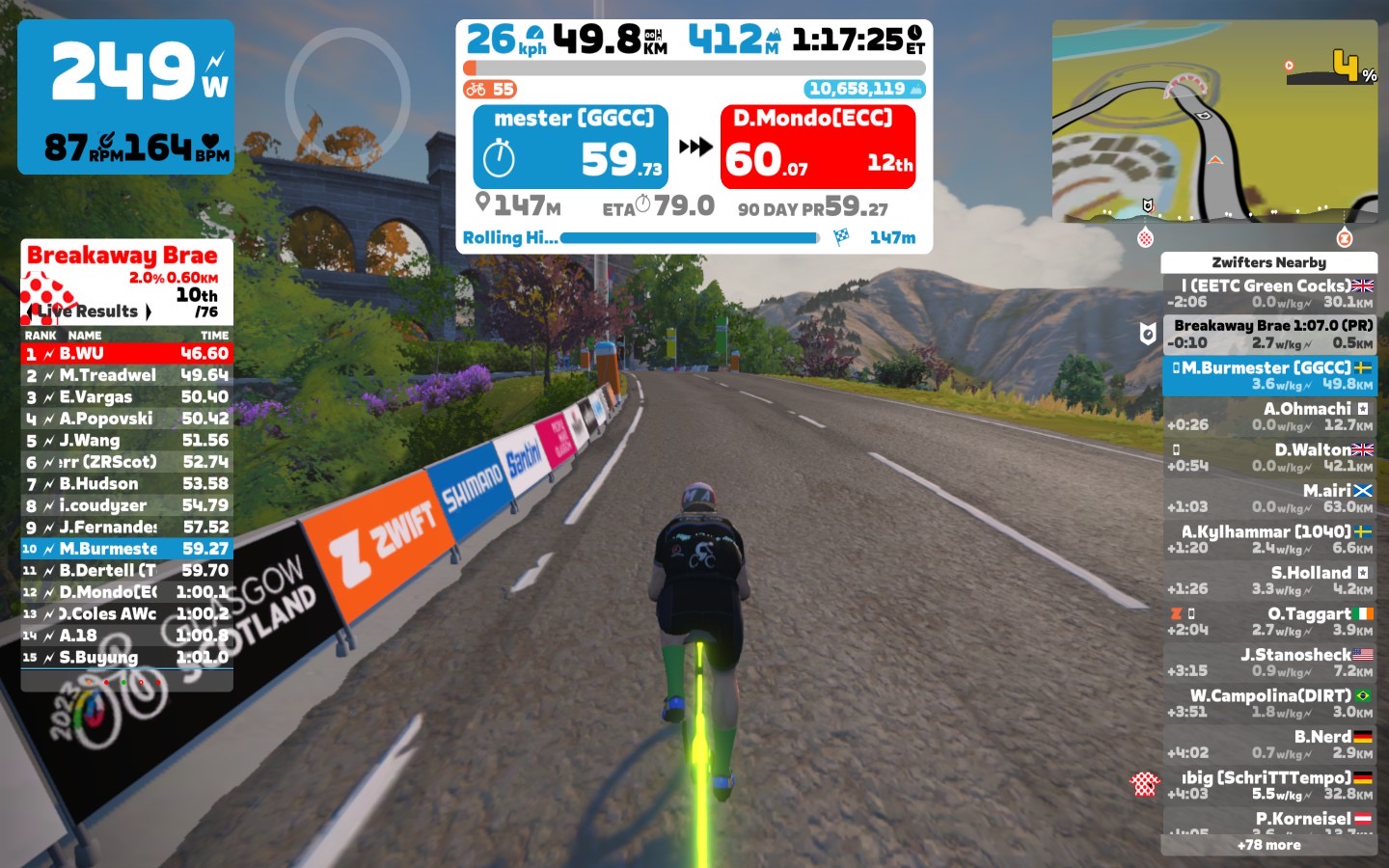
Task: Select O.Taggart from the riders list
Action: [x=1268, y=622]
